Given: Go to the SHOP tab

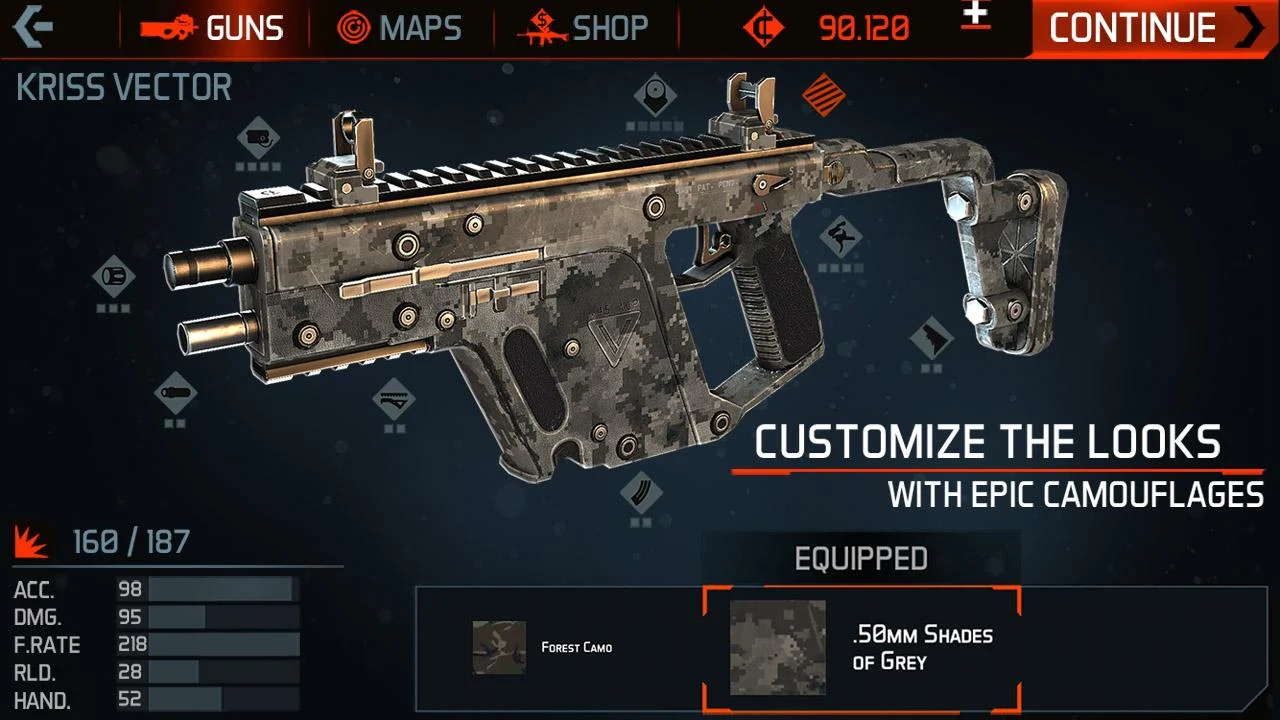Looking at the screenshot, I should (583, 28).
